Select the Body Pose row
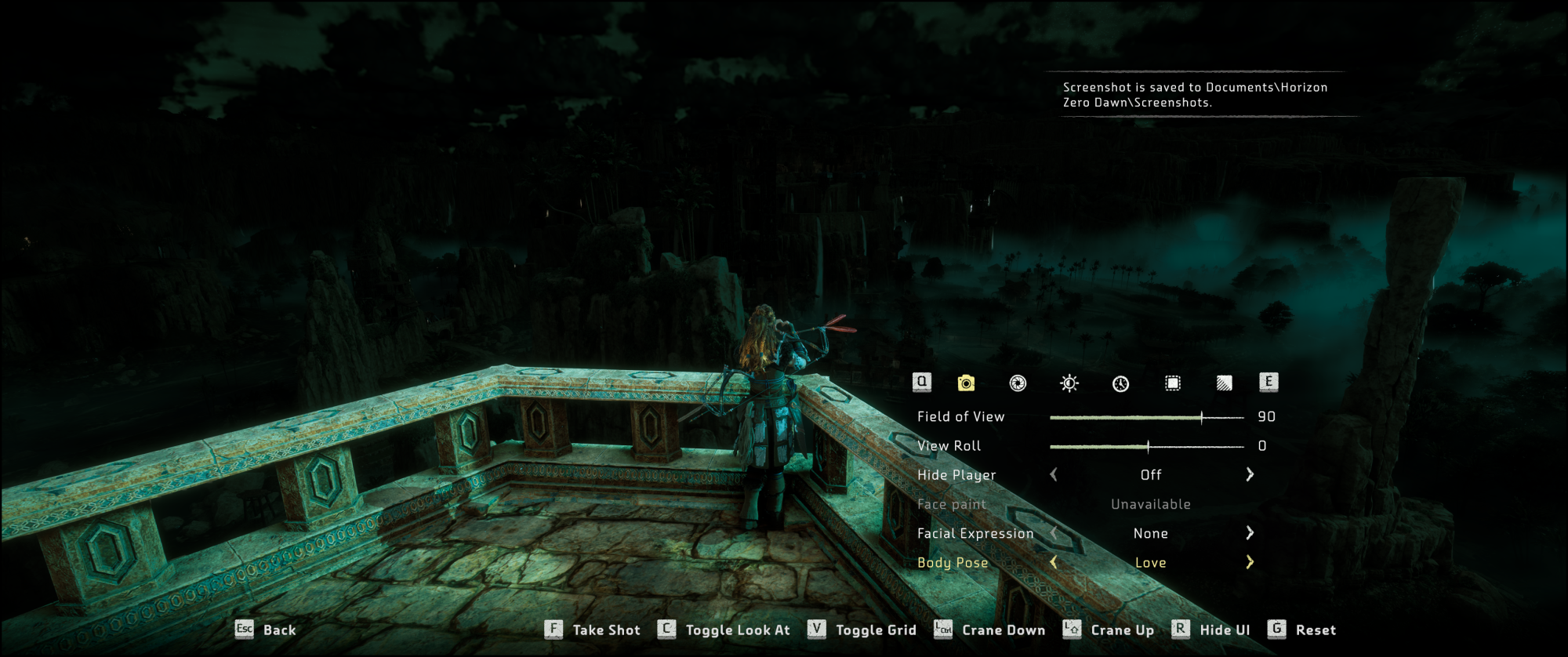The width and height of the screenshot is (1568, 657). 953,562
